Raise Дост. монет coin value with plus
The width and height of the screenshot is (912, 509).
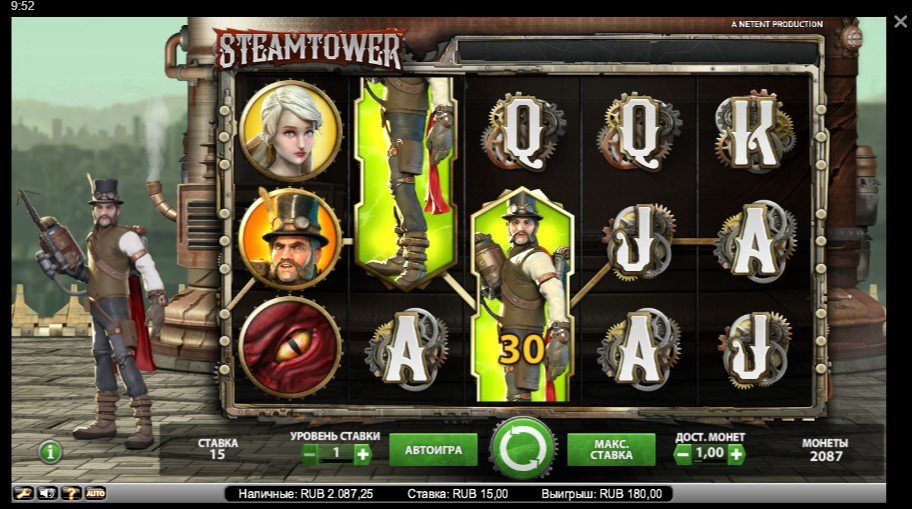(736, 454)
